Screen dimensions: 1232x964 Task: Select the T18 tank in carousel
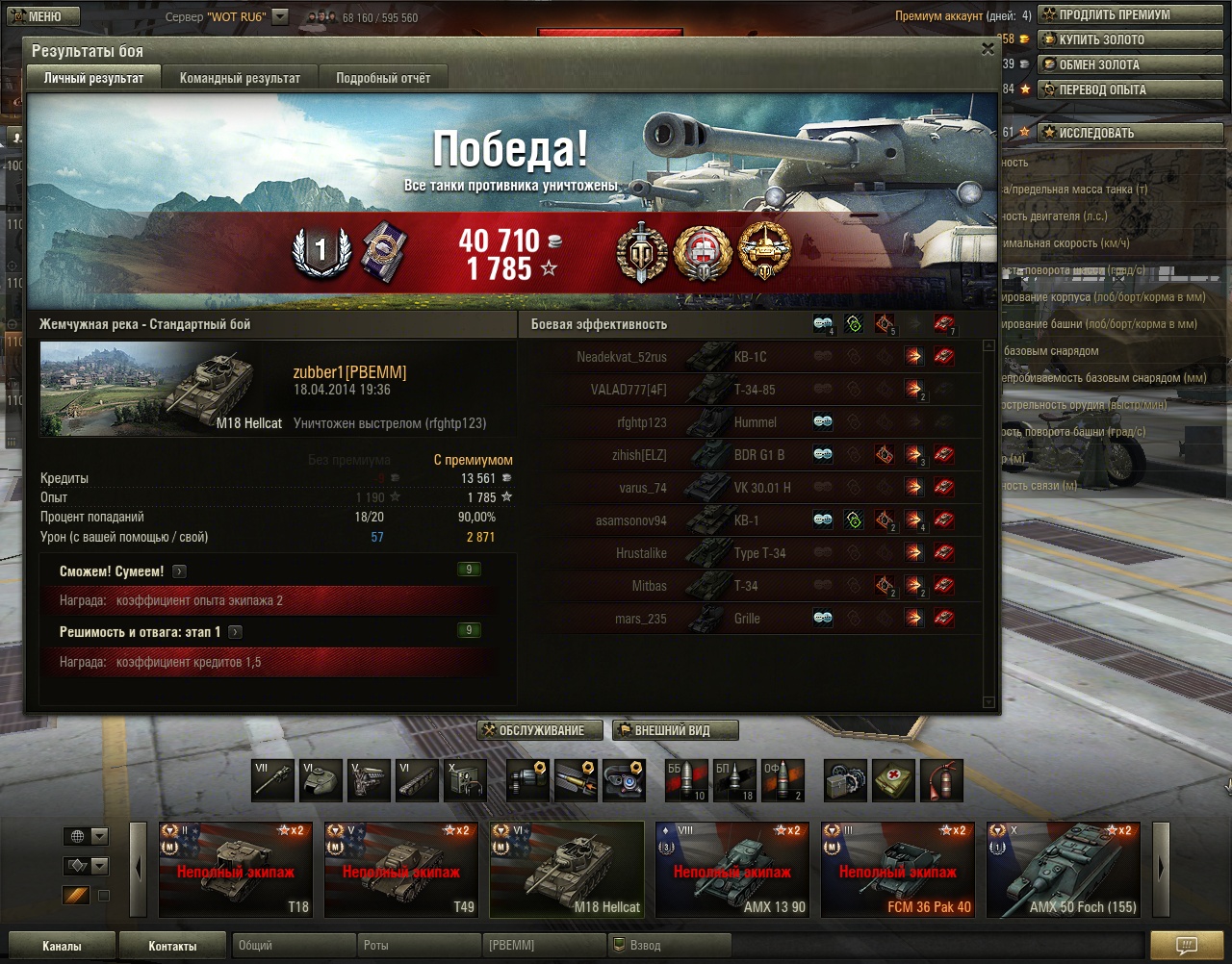pyautogui.click(x=236, y=869)
